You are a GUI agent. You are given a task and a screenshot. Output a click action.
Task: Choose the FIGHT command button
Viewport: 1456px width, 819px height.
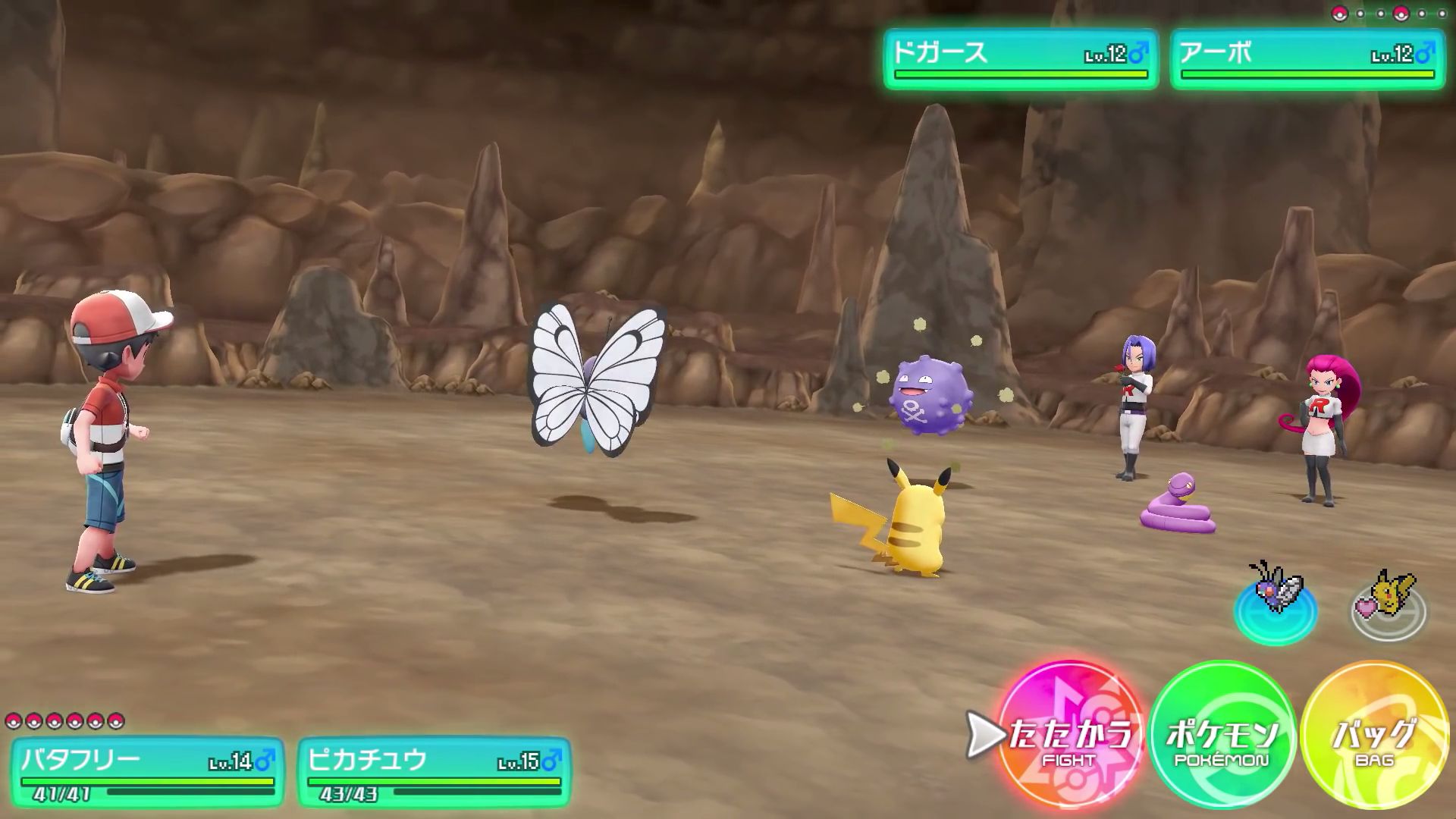[x=1069, y=736]
